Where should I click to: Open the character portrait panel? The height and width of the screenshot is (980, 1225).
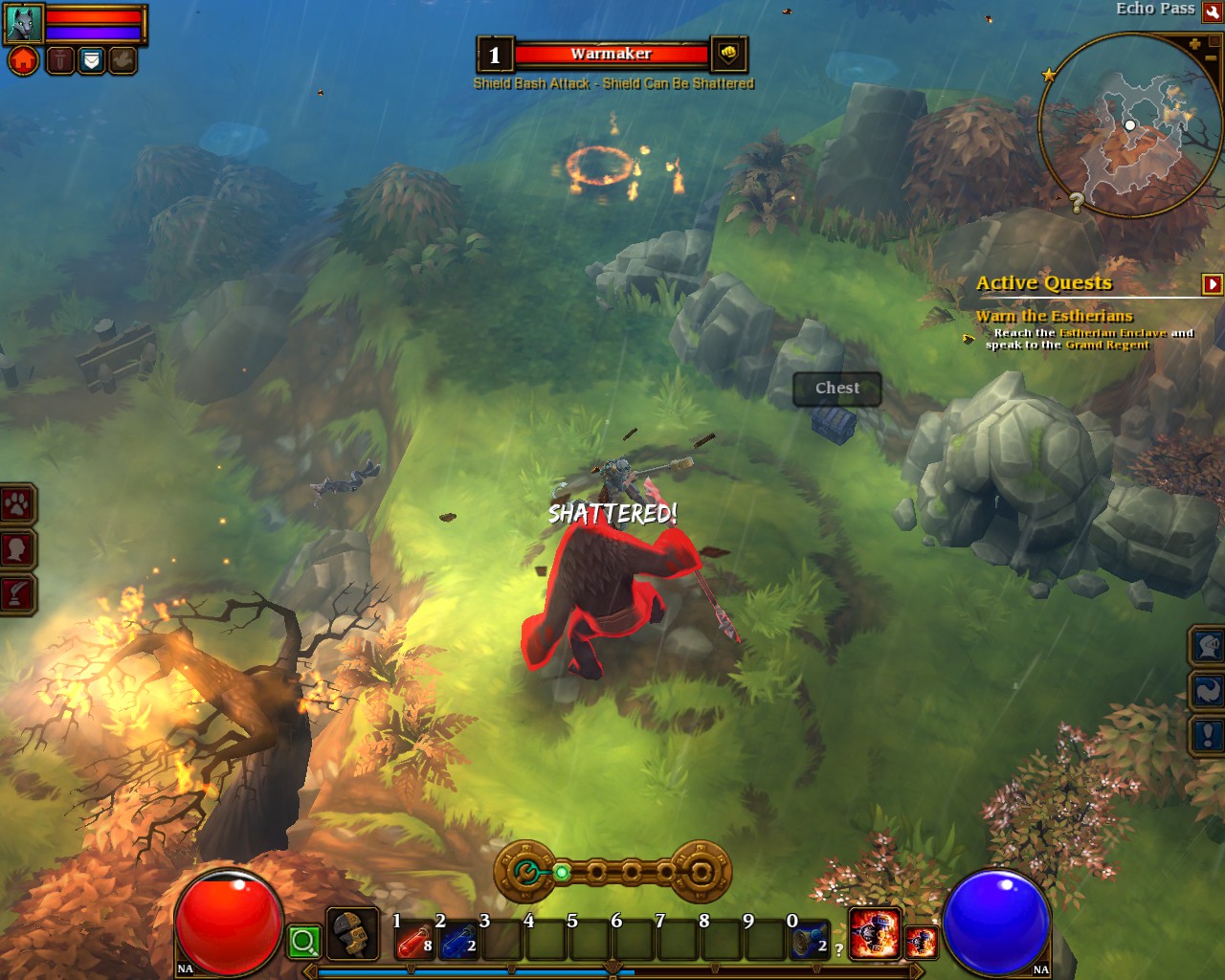[17, 549]
